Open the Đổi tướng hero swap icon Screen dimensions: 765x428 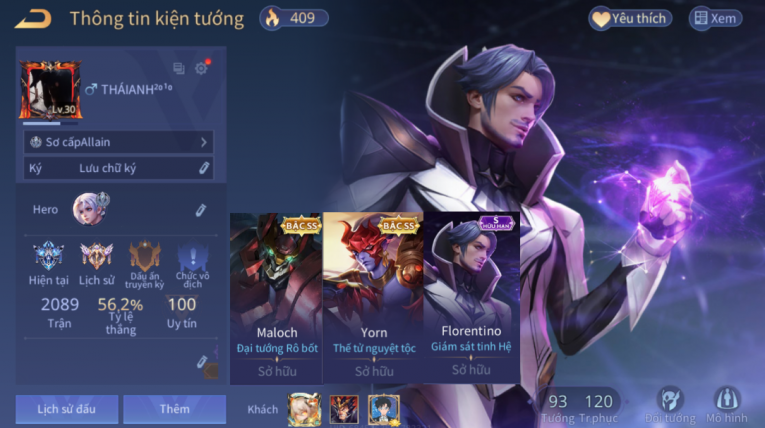(x=669, y=404)
